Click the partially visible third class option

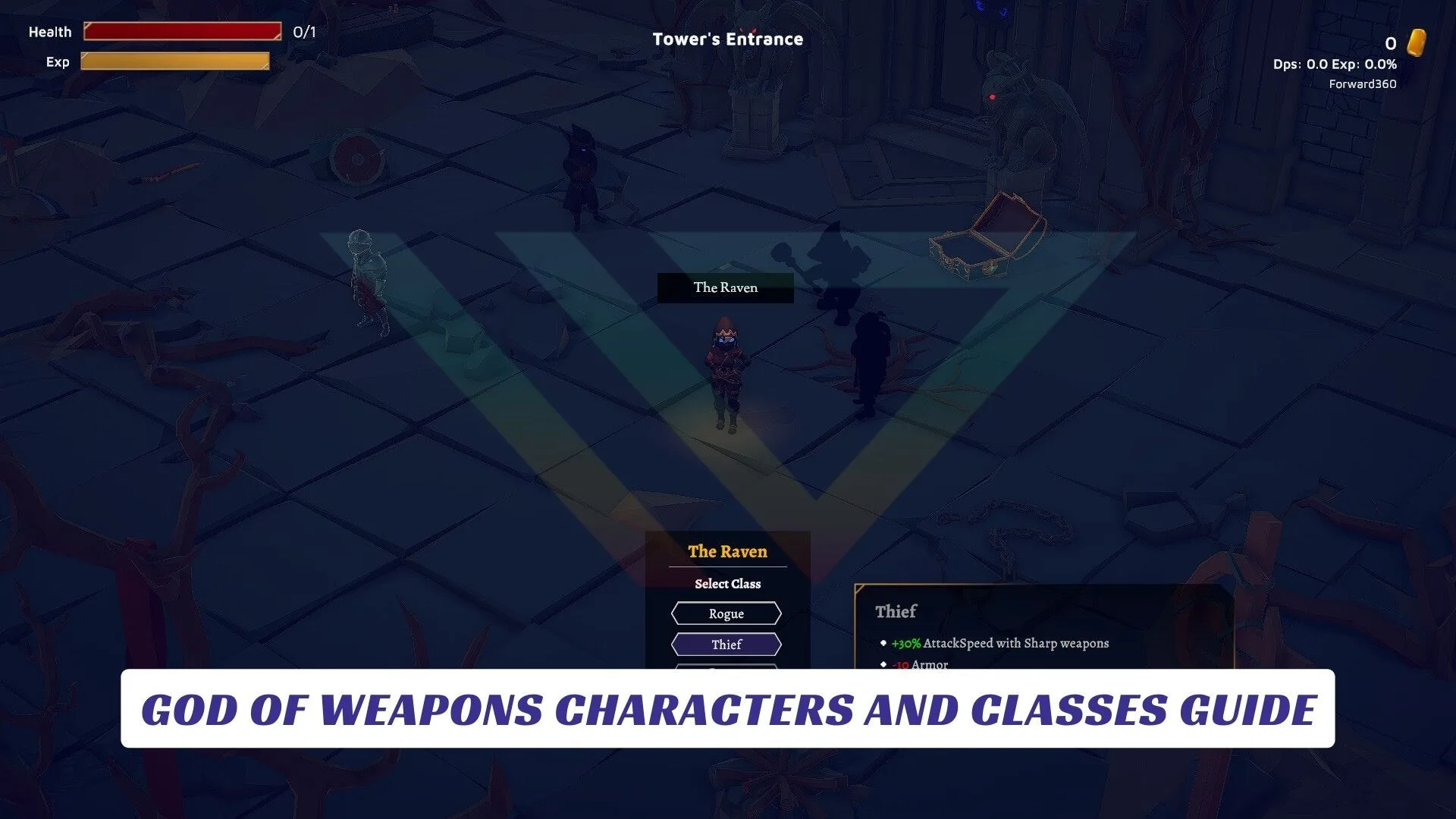pos(726,667)
